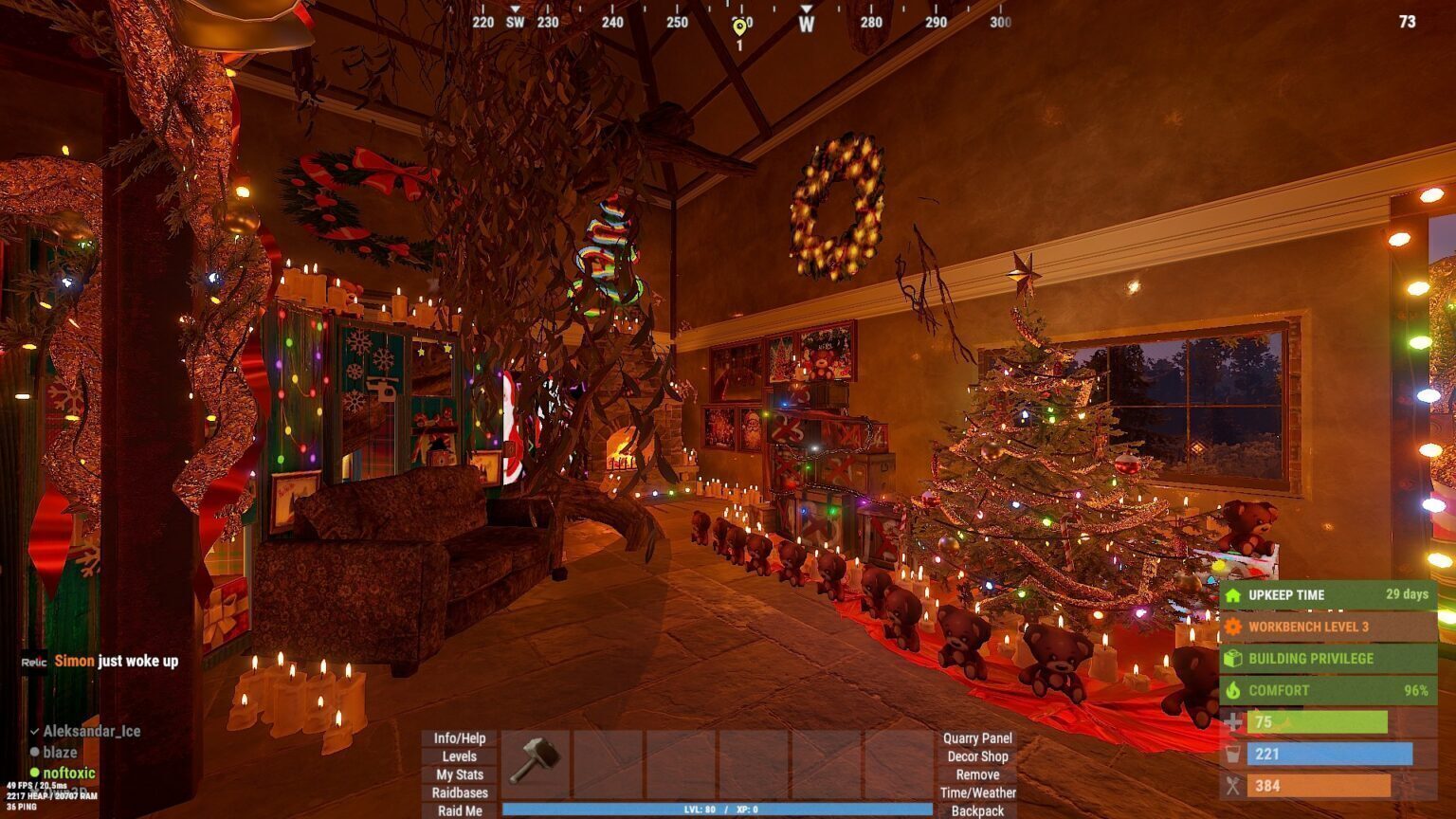
Task: Click the Raid Me button
Action: (460, 810)
